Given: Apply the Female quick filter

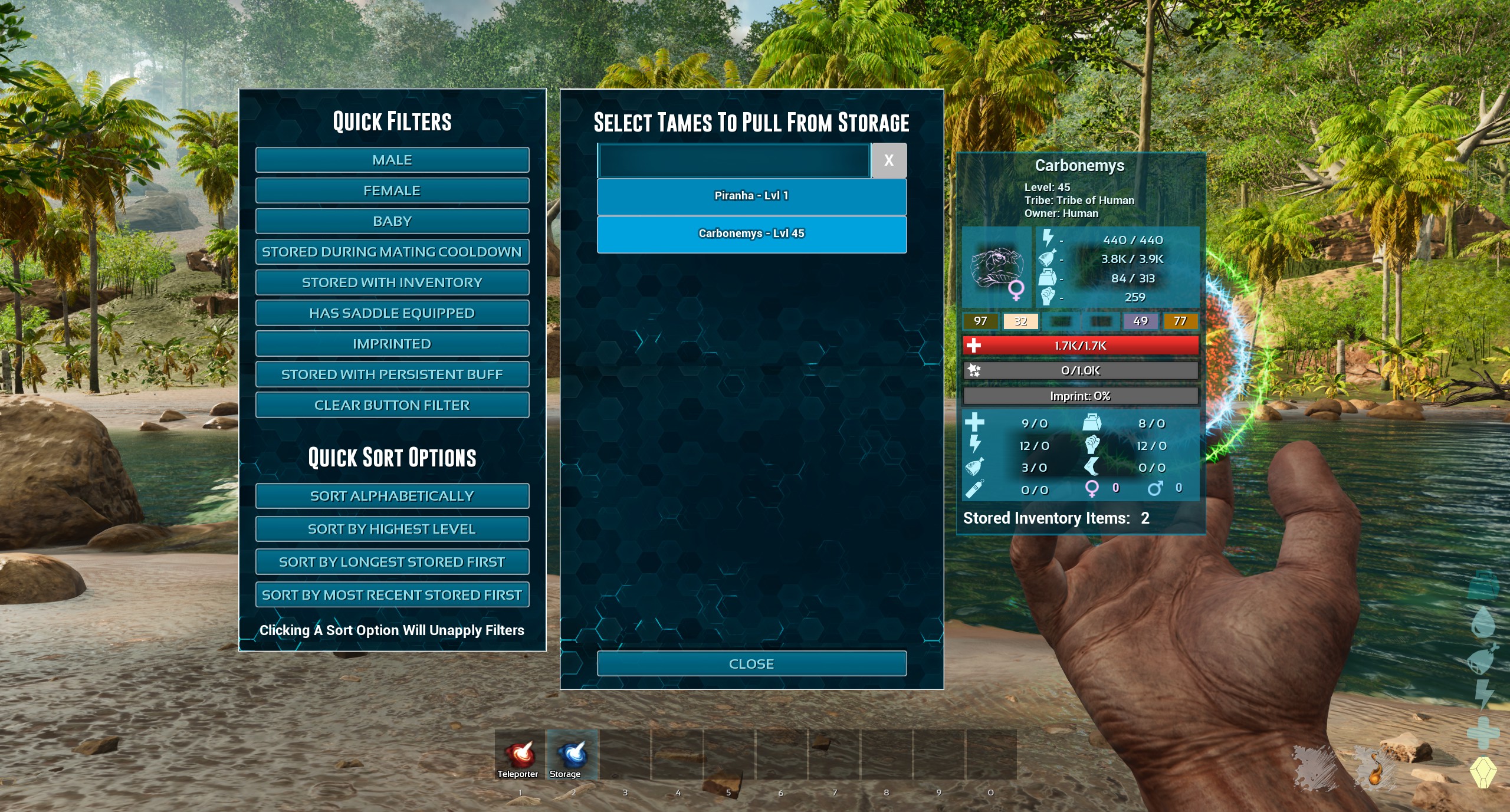Looking at the screenshot, I should pyautogui.click(x=392, y=190).
